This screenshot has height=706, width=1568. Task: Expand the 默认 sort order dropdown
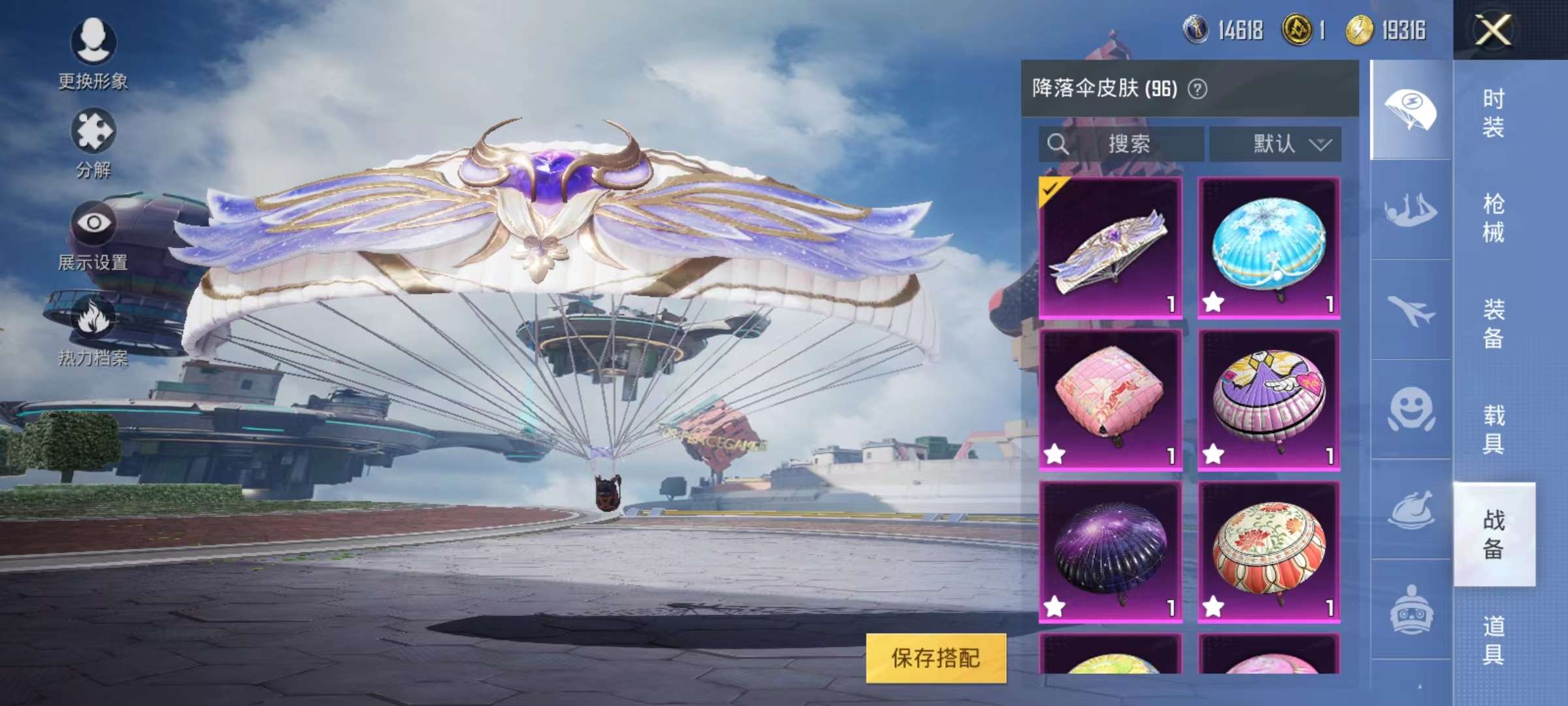click(1274, 144)
